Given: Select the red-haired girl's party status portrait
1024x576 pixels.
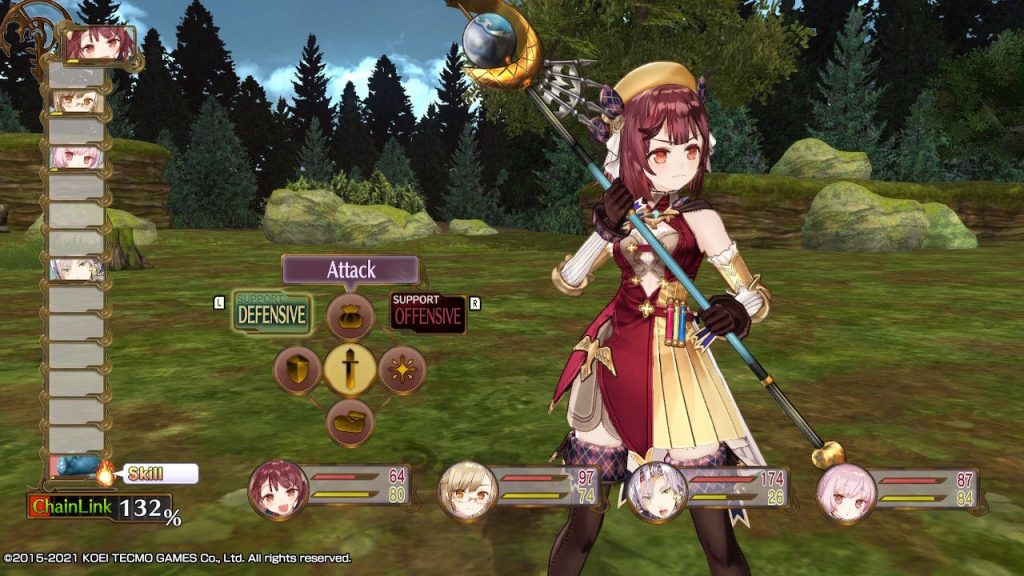Looking at the screenshot, I should (x=278, y=490).
